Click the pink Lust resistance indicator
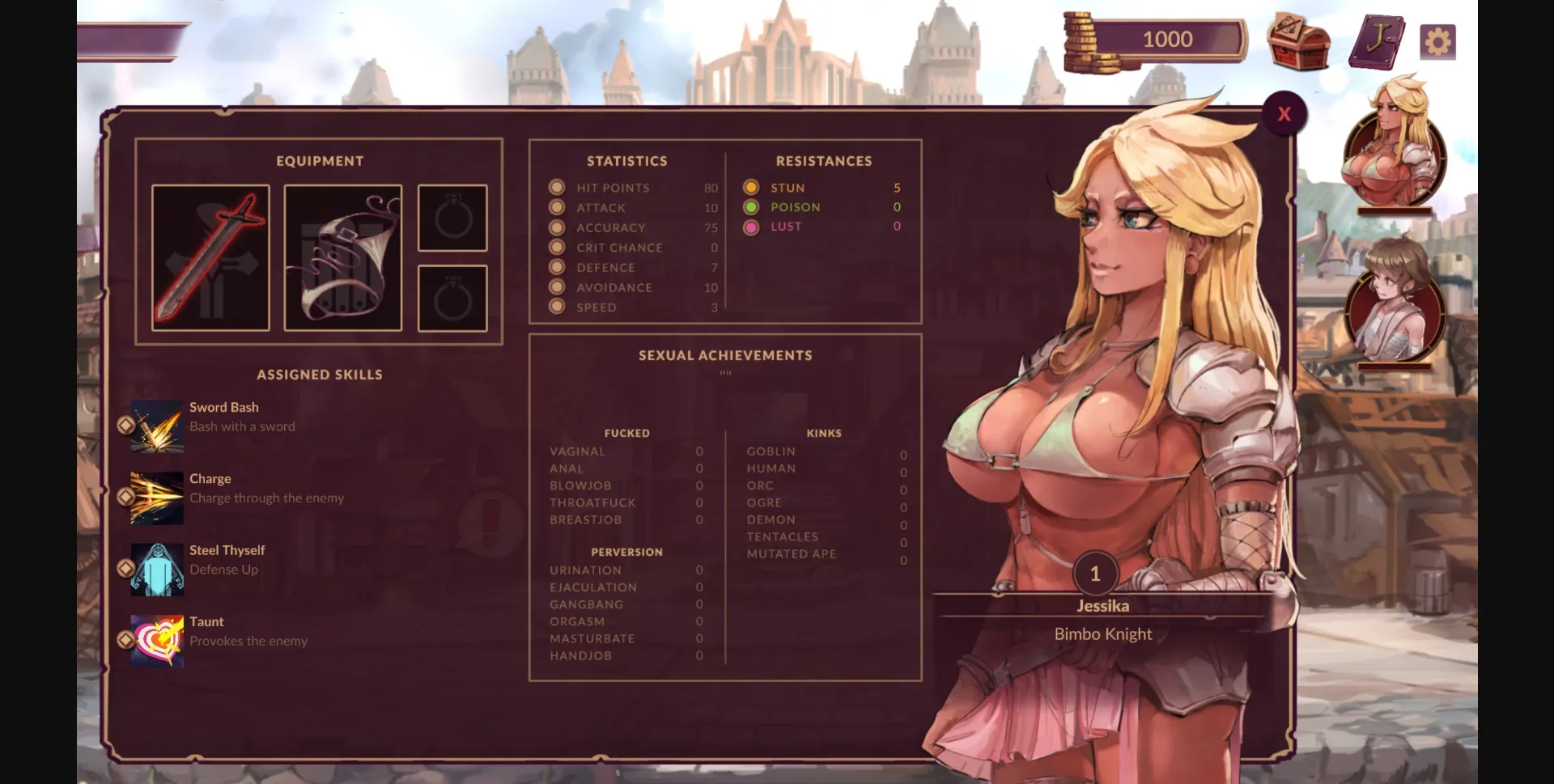Viewport: 1554px width, 784px height. coord(751,227)
